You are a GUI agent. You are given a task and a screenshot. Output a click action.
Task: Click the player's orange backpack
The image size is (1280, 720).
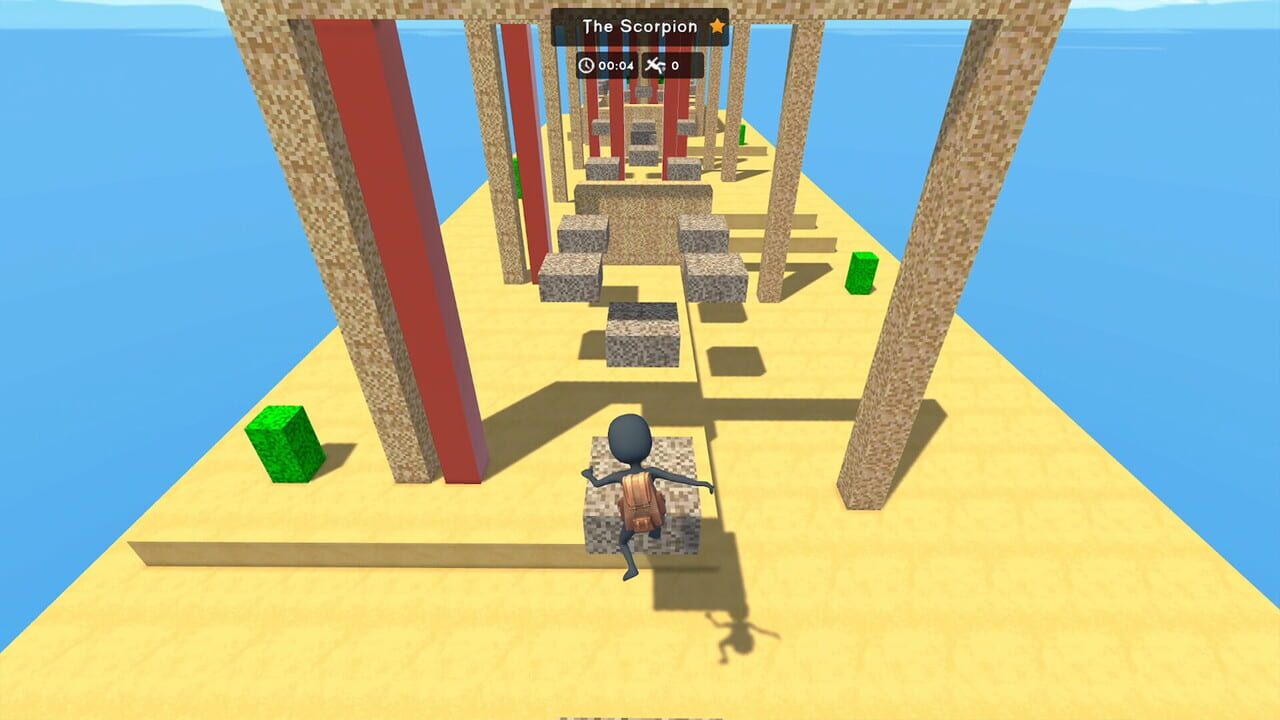638,500
